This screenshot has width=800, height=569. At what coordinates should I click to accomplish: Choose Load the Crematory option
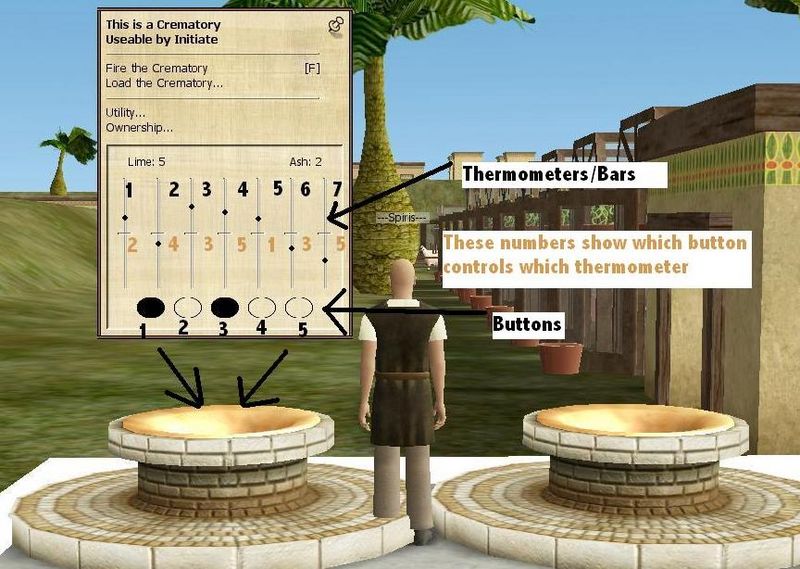(164, 82)
